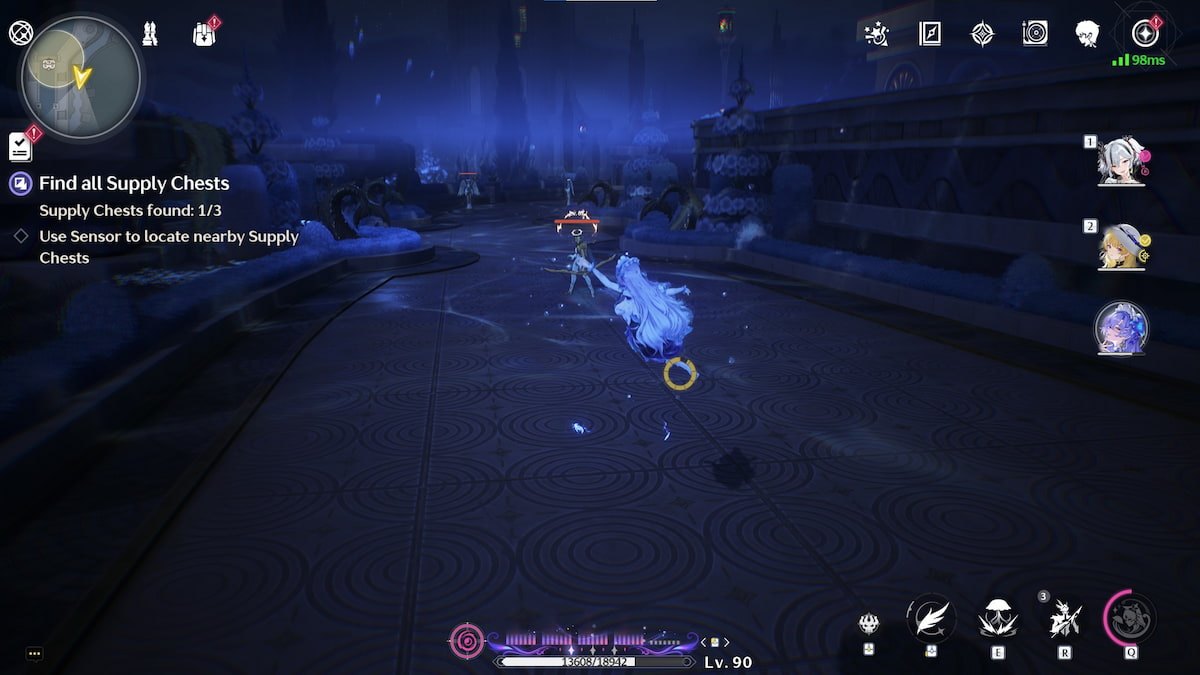Switch to party member one portrait
1200x675 pixels.
pos(1122,162)
